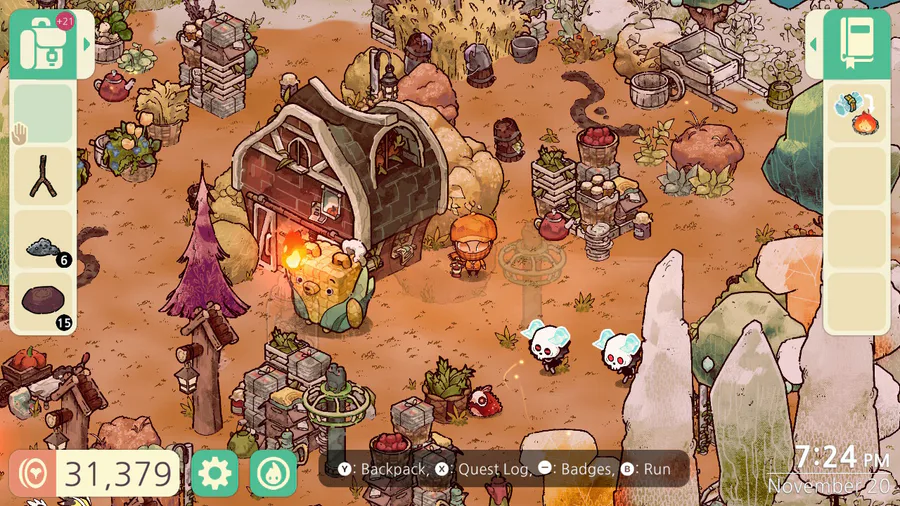This screenshot has width=900, height=506.
Task: Collapse the left inventory panel arrow
Action: pos(87,44)
